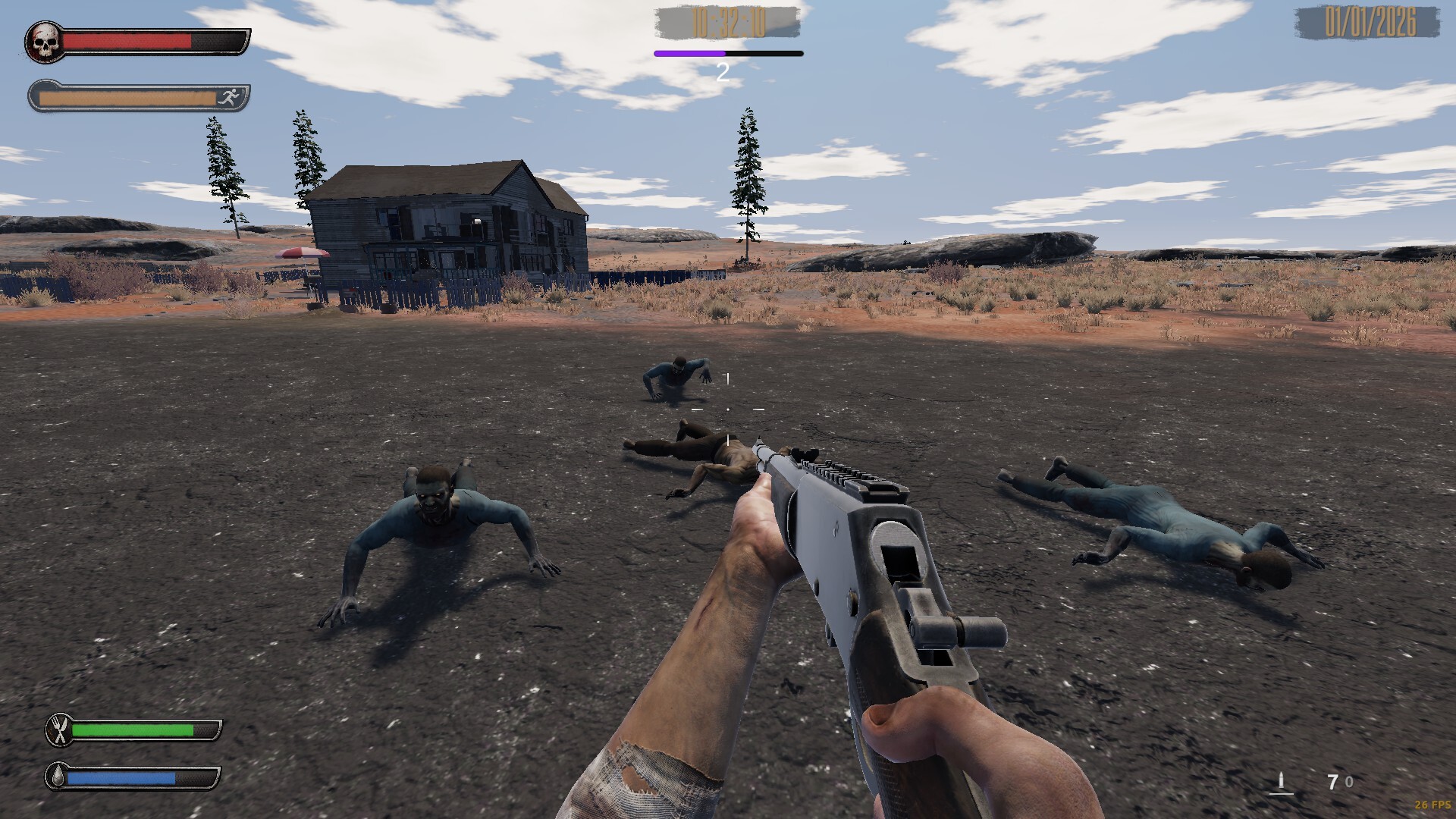Click the in-game clock showing 10:32:10
This screenshot has height=819, width=1456.
[x=726, y=23]
